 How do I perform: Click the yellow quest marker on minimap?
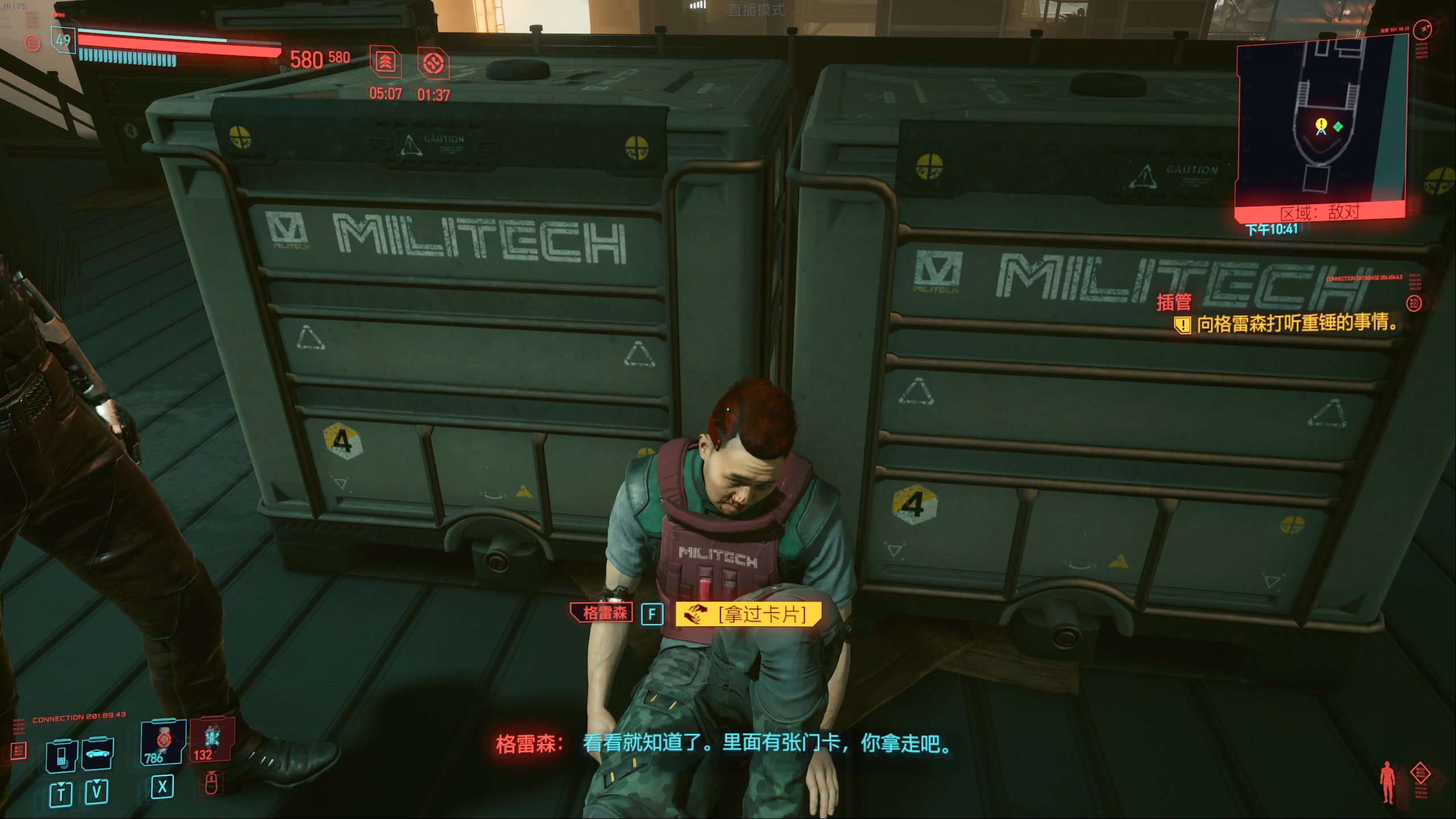(1321, 125)
